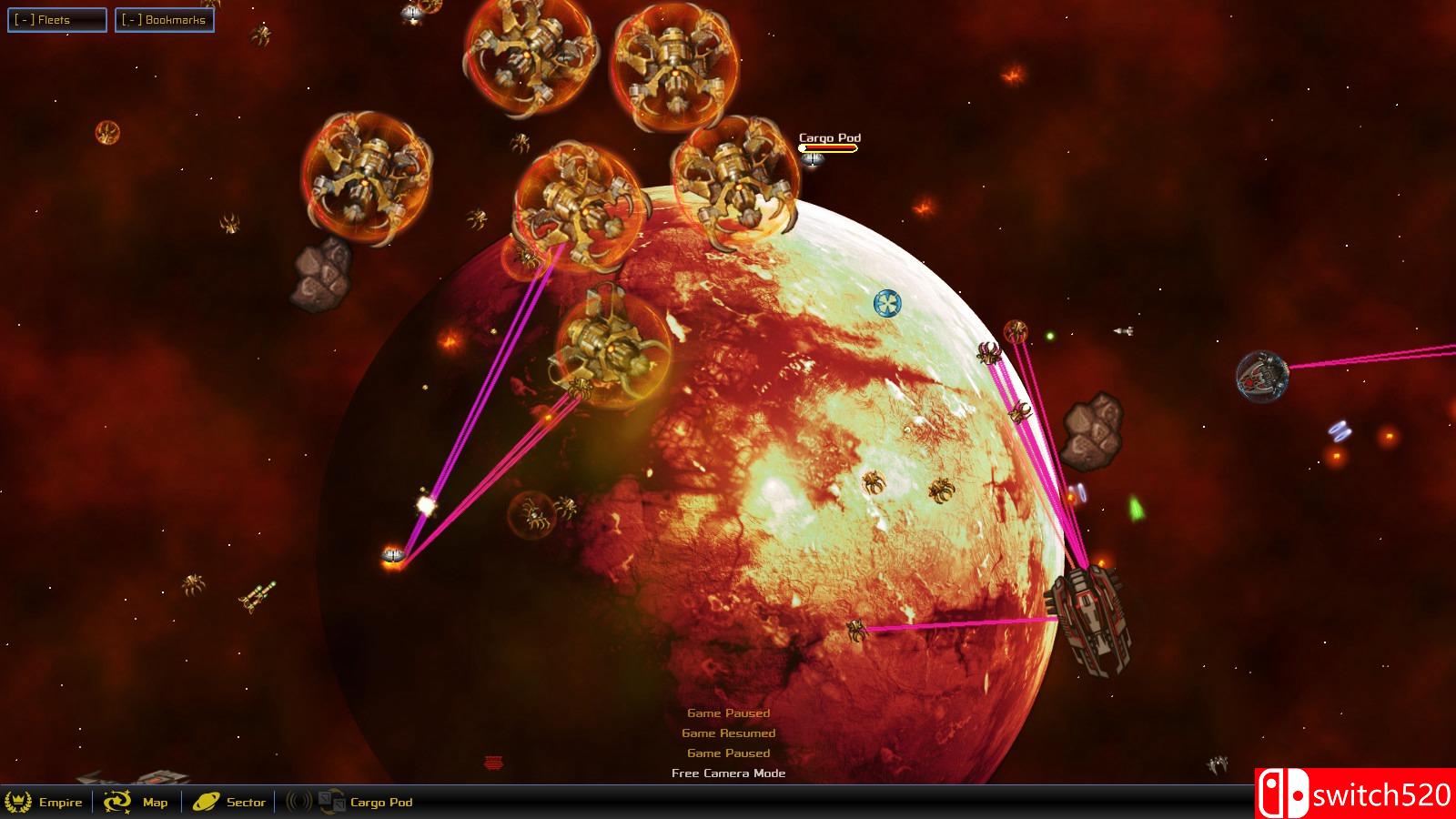Click the cargo crates icon beside Cargo Pod label
Image resolution: width=1456 pixels, height=819 pixels.
pos(329,802)
